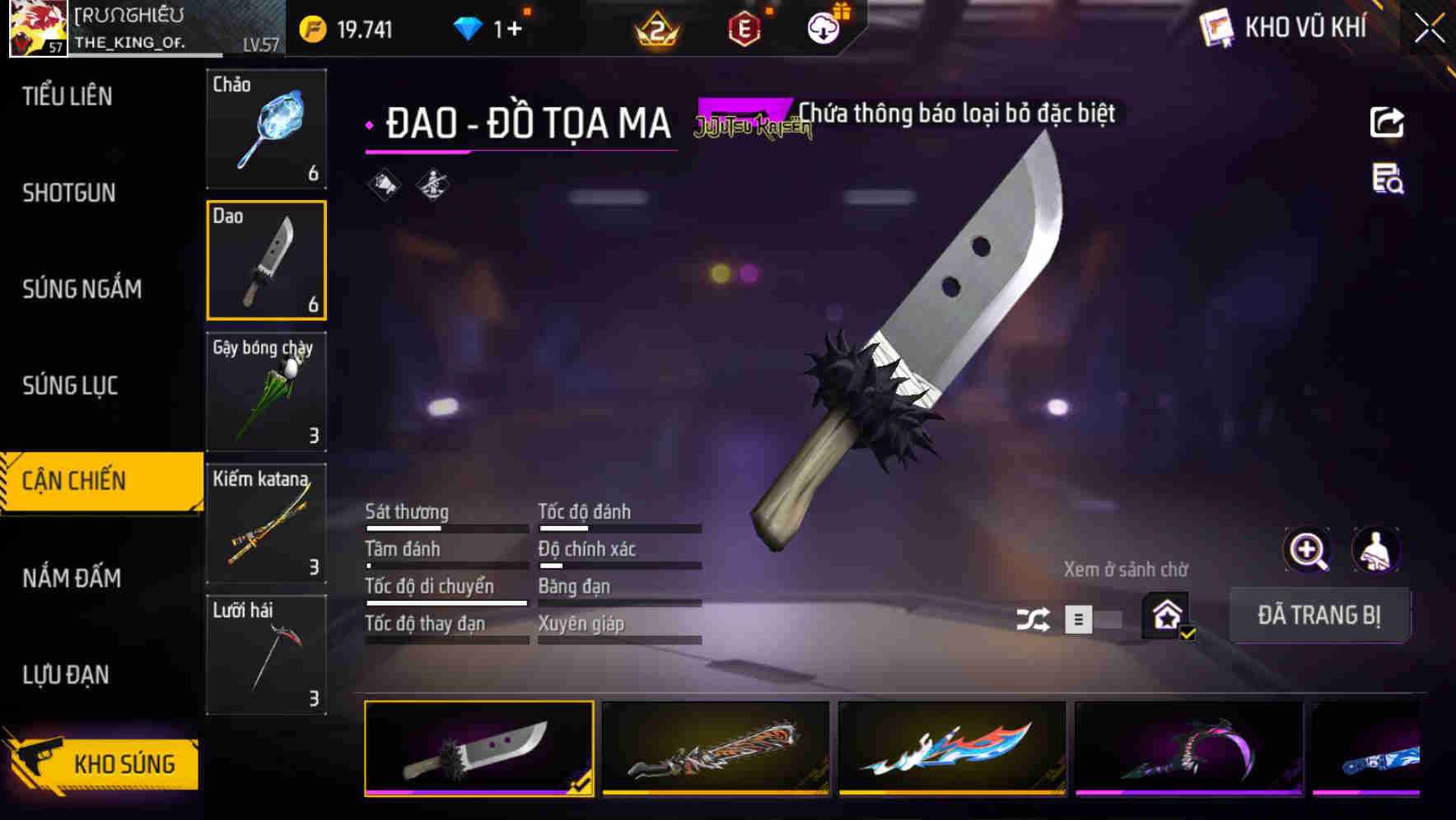Switch to the SHOTGUN category tab

coord(68,193)
